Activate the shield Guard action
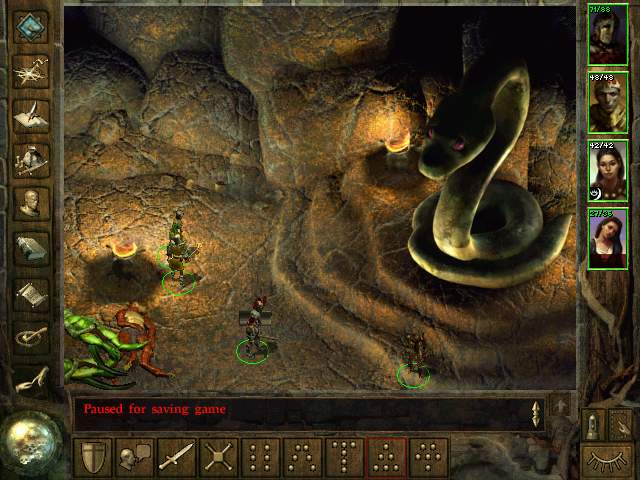The image size is (640, 480). [92, 458]
